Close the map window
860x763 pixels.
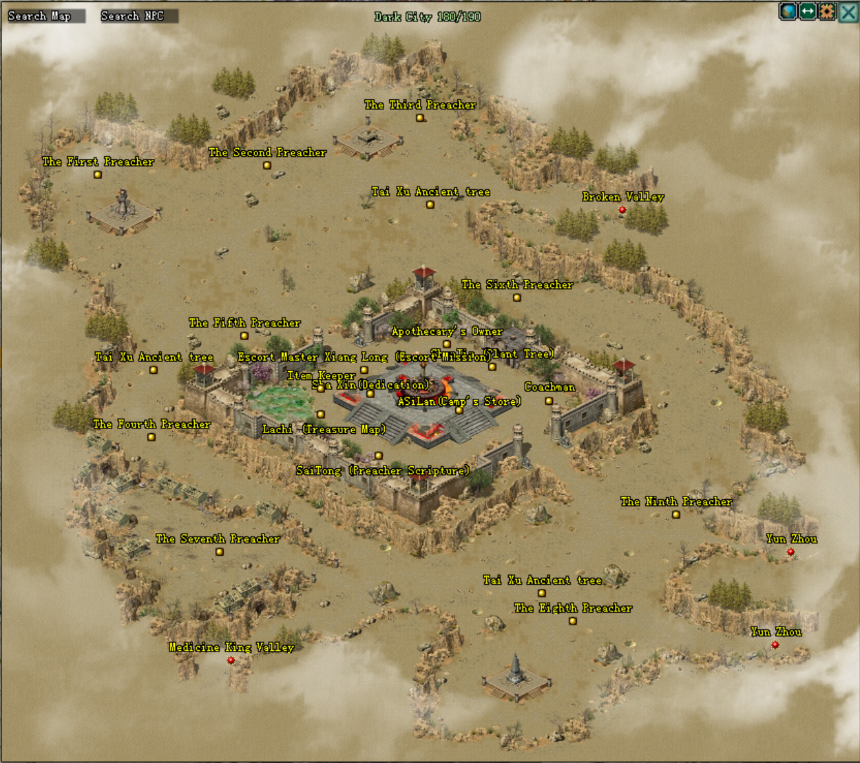tap(848, 12)
